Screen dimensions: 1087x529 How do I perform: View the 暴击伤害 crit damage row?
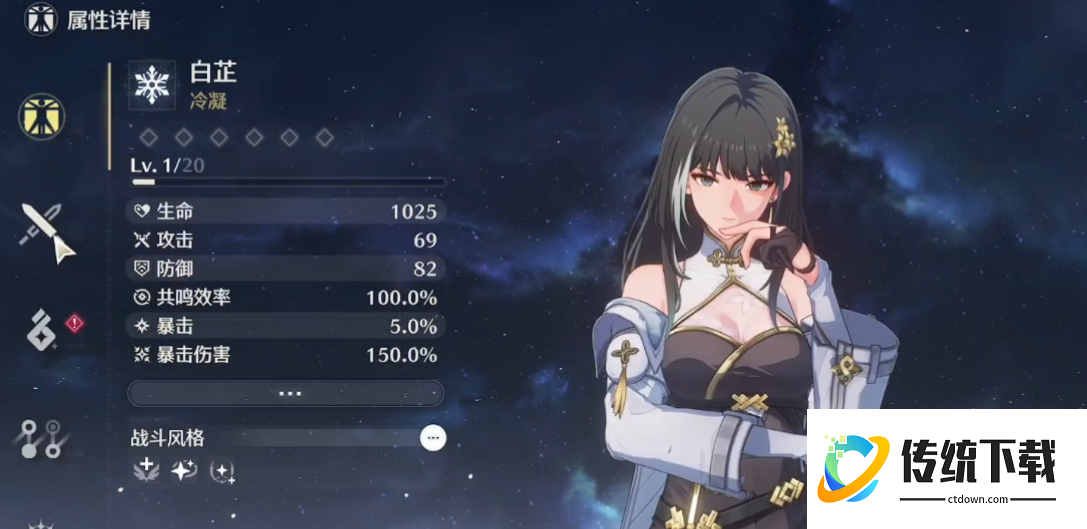point(285,355)
